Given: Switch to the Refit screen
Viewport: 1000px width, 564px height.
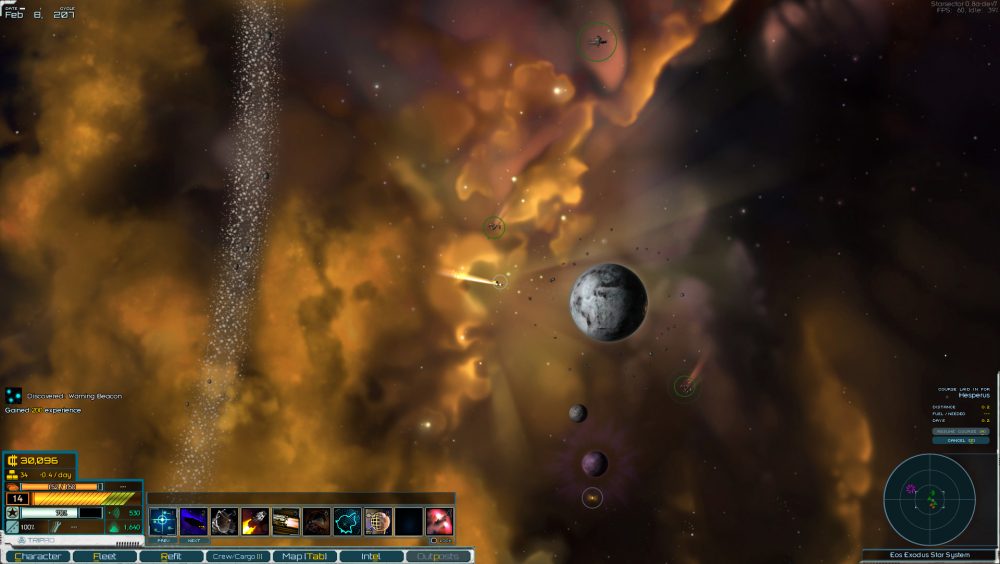Looking at the screenshot, I should pyautogui.click(x=171, y=556).
